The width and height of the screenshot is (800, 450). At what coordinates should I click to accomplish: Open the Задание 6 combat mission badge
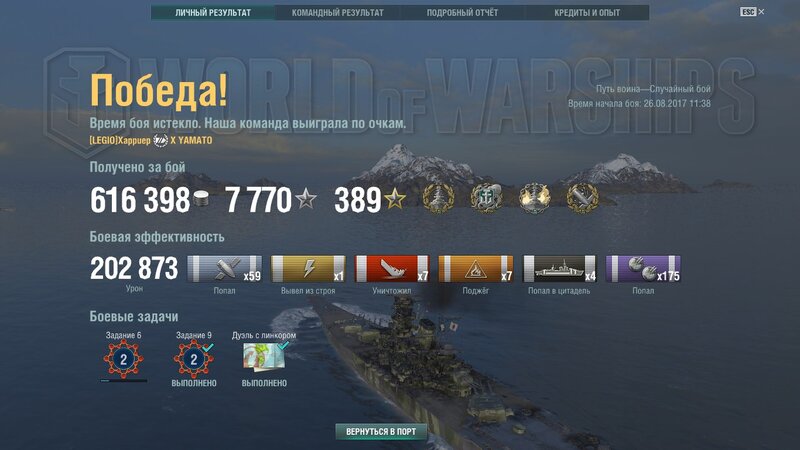(x=124, y=359)
